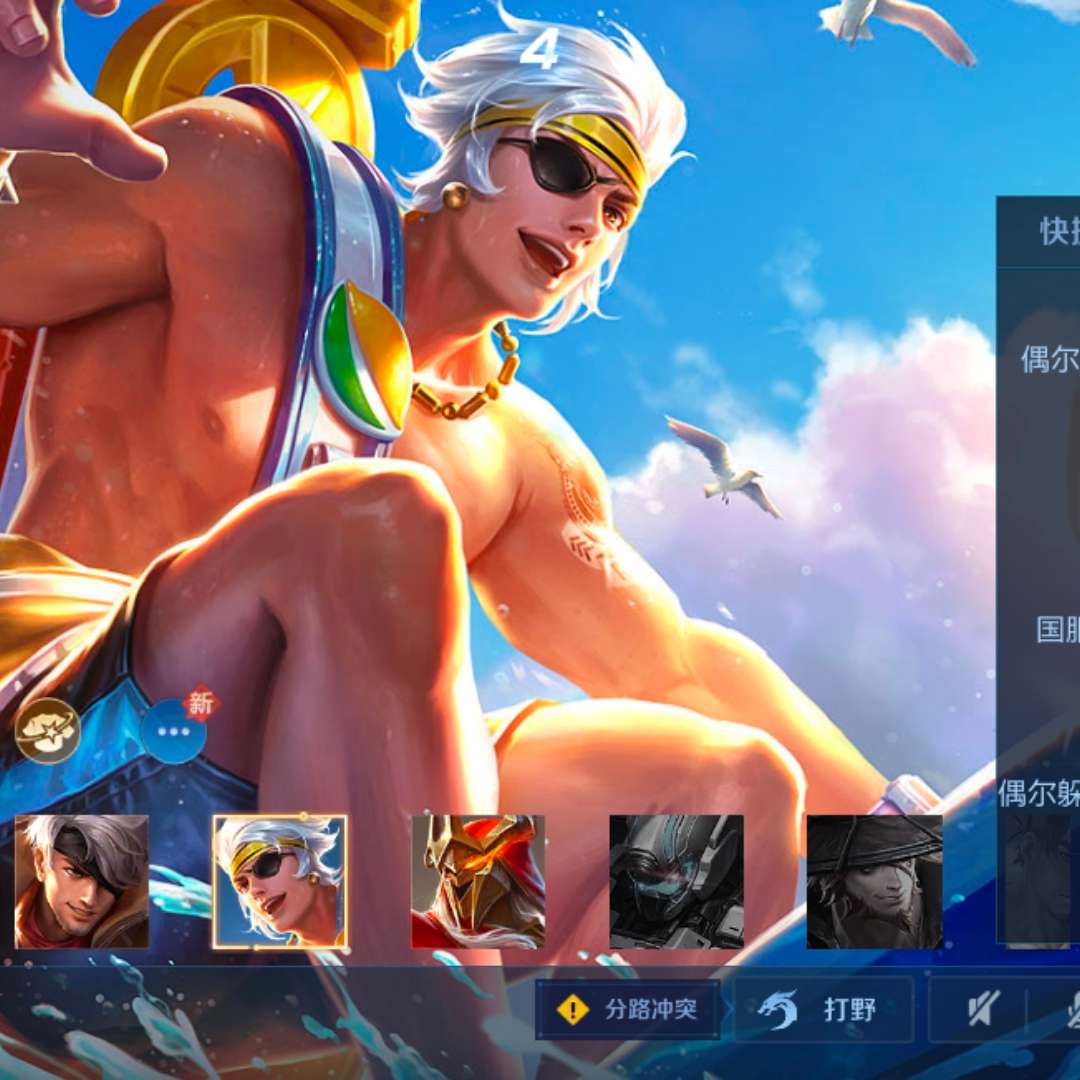This screenshot has height=1080, width=1080.
Task: Select the greyed-out mech robot hero
Action: [x=676, y=881]
